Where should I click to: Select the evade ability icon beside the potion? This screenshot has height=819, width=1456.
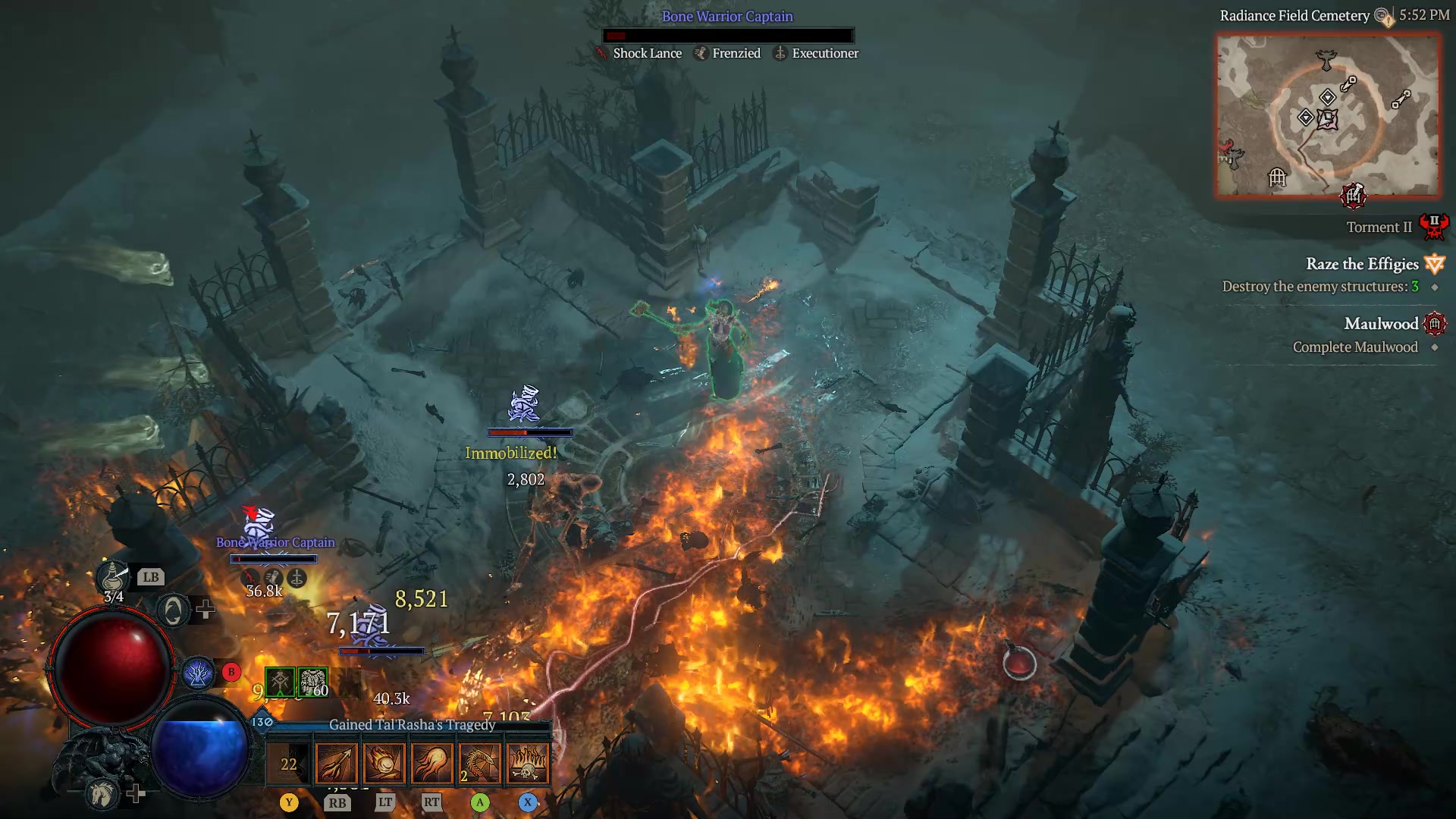(x=173, y=610)
